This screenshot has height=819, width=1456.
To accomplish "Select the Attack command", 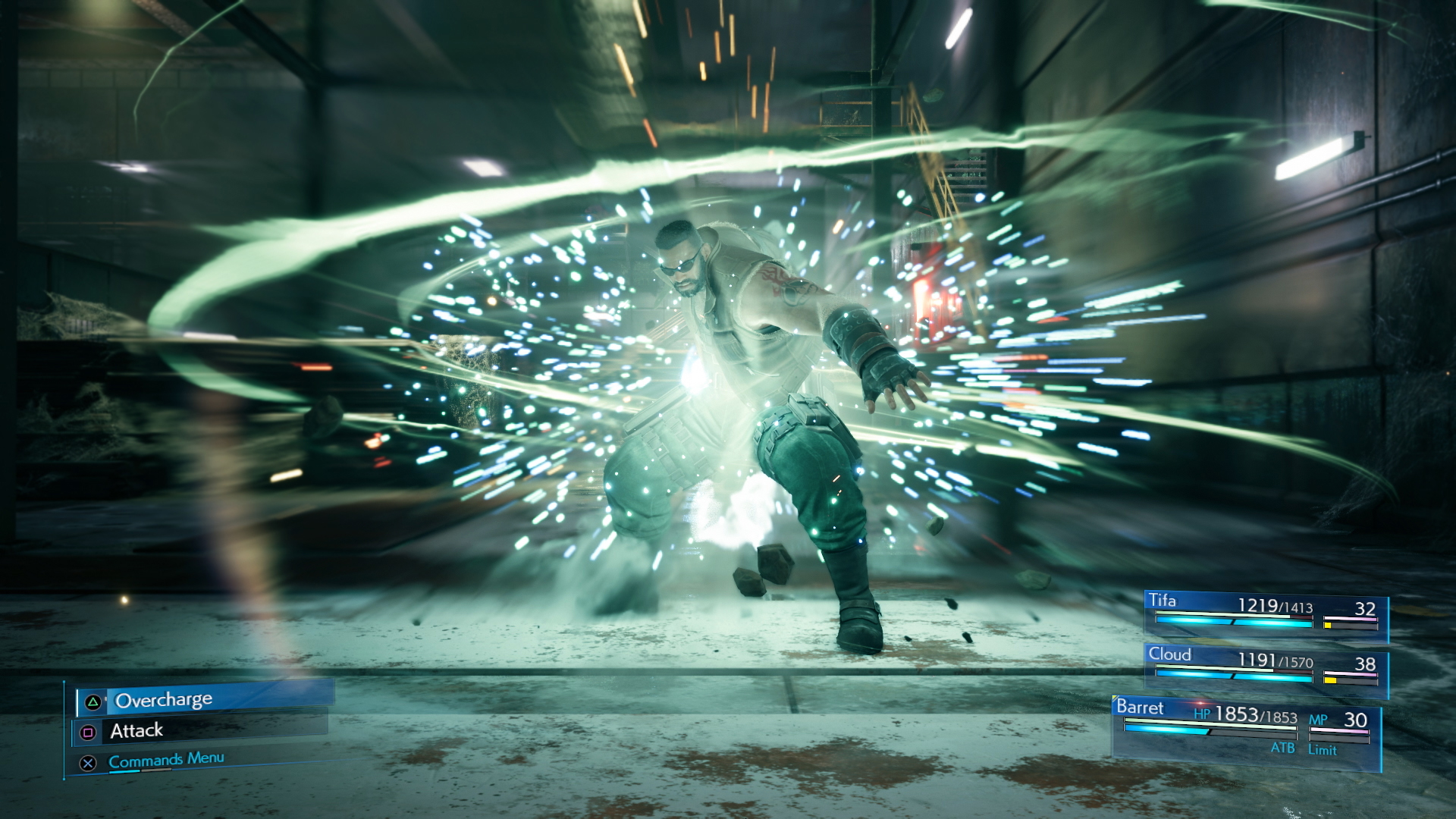I will (x=136, y=730).
